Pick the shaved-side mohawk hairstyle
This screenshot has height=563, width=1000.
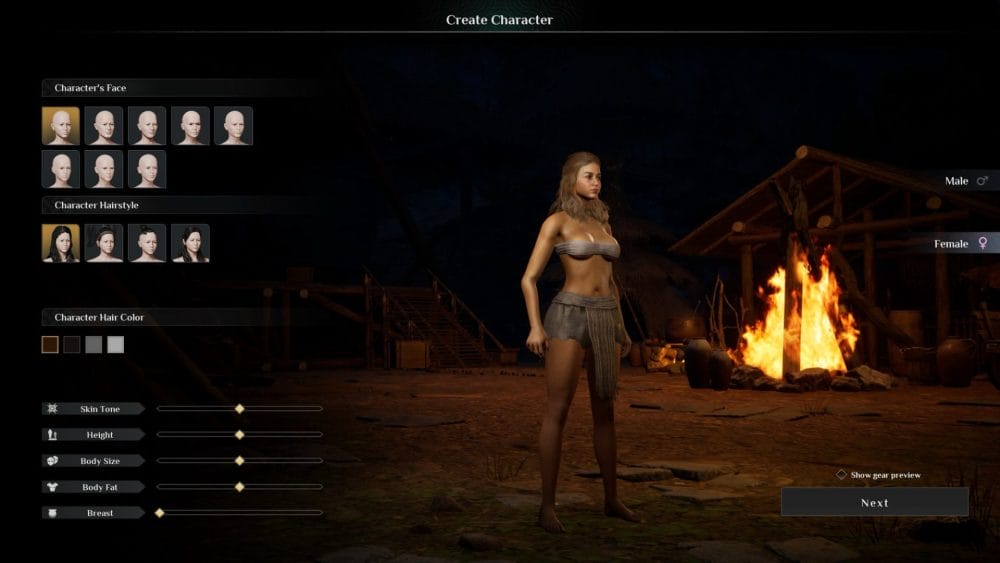point(147,243)
